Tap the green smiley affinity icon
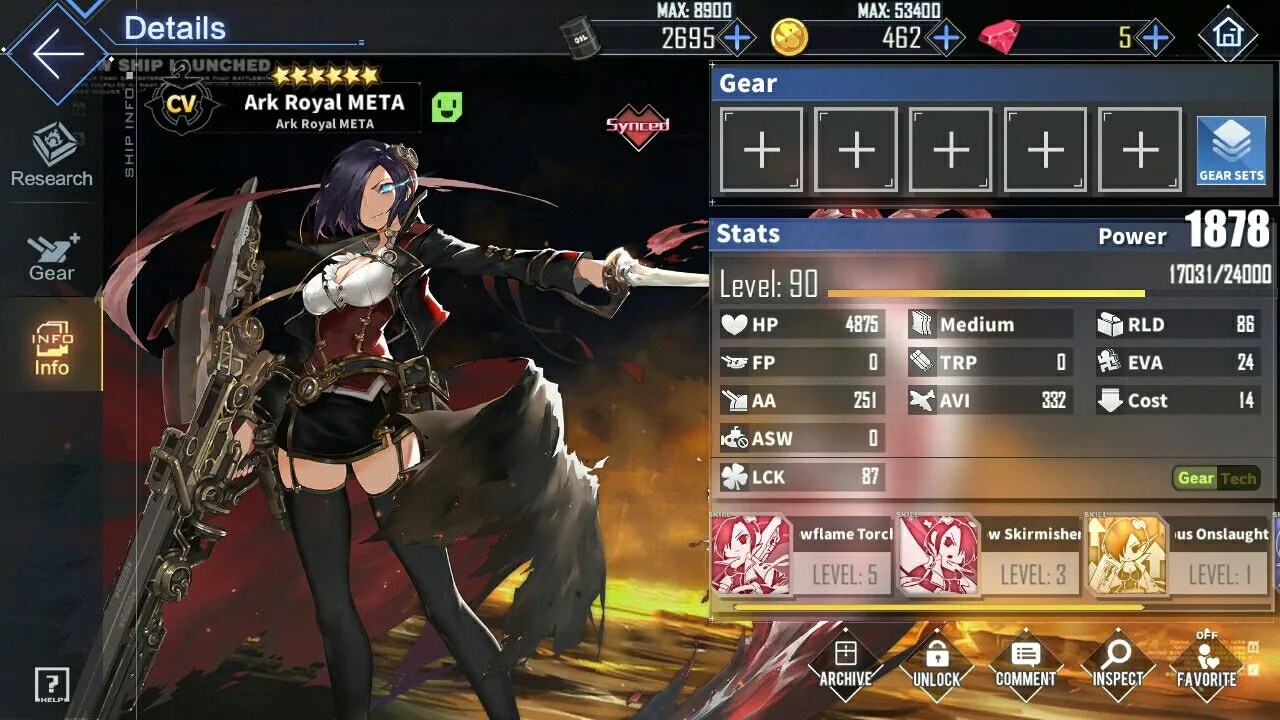The height and width of the screenshot is (720, 1280). [447, 107]
